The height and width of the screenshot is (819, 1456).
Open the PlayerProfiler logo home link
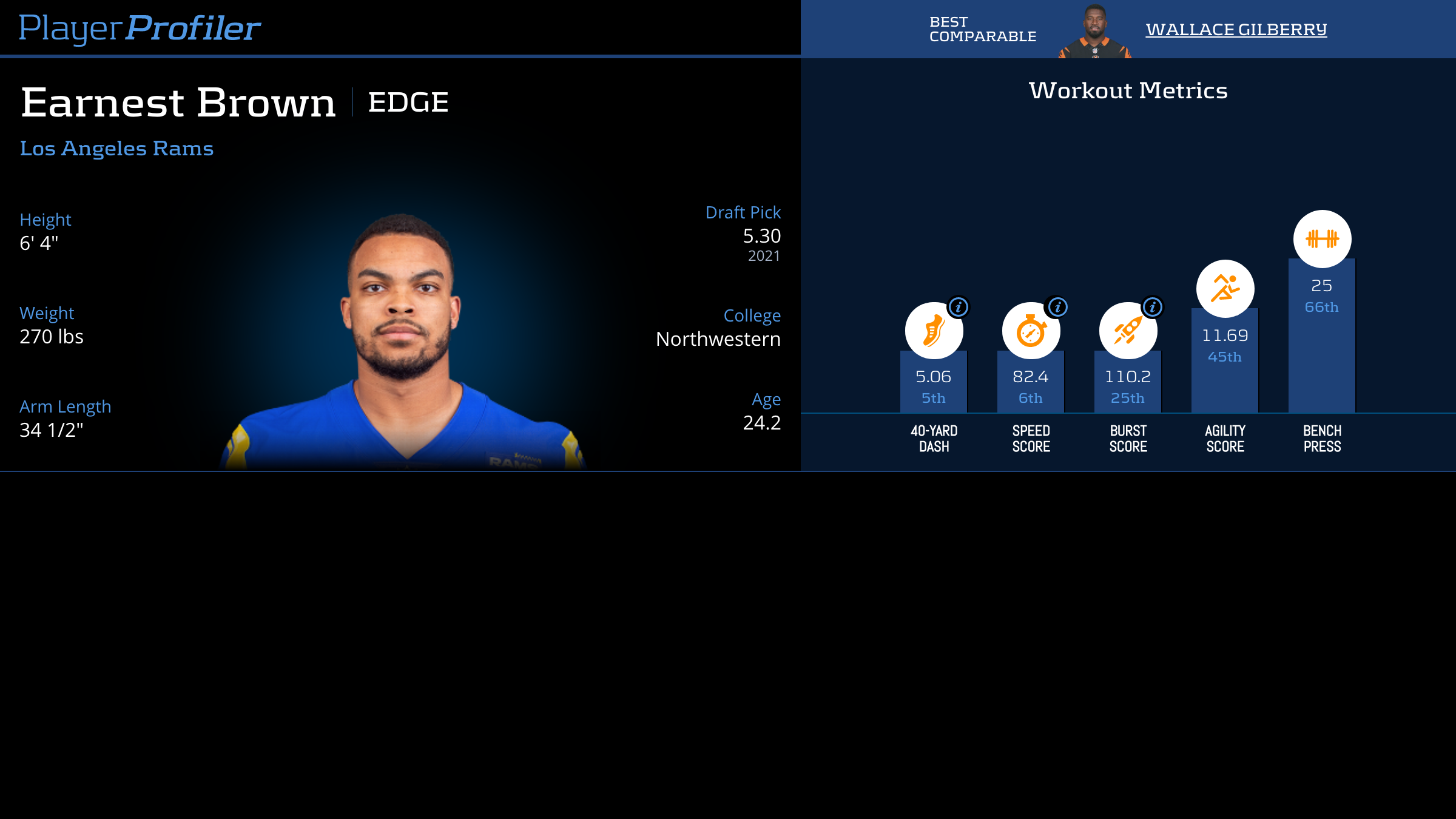tap(140, 29)
